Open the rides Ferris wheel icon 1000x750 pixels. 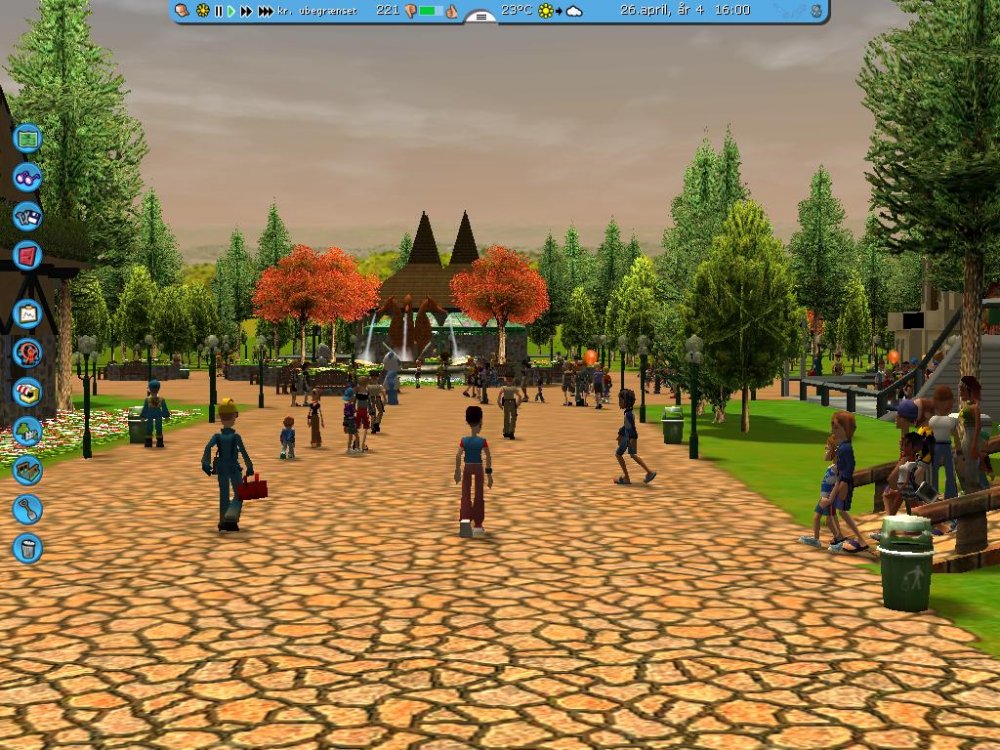(x=28, y=352)
